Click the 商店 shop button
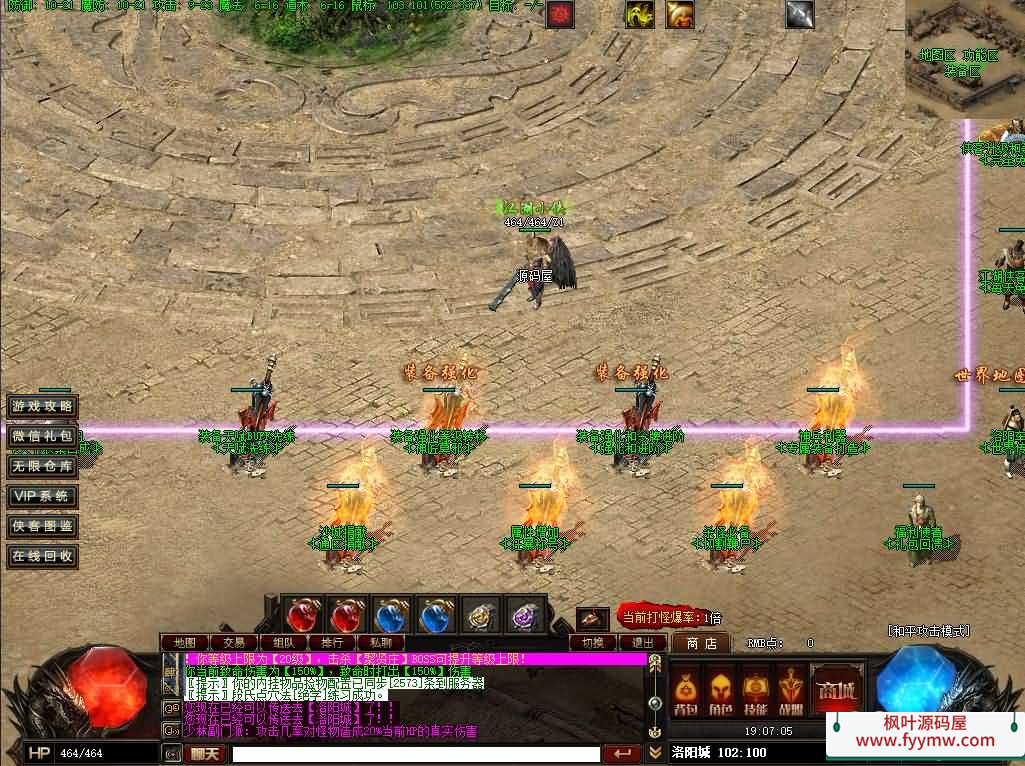The width and height of the screenshot is (1025, 766). coord(700,643)
